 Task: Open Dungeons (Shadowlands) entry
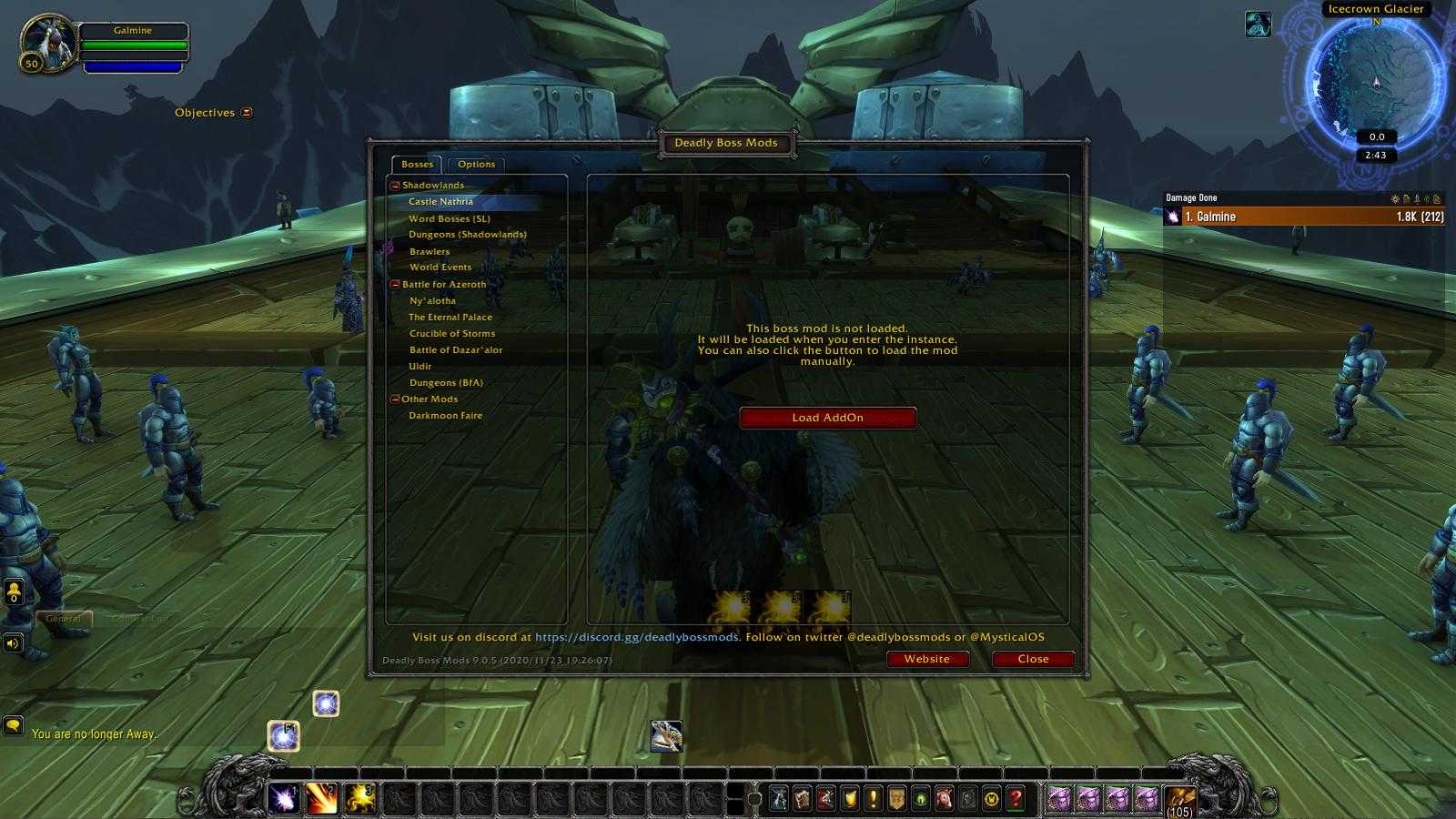[x=467, y=235]
